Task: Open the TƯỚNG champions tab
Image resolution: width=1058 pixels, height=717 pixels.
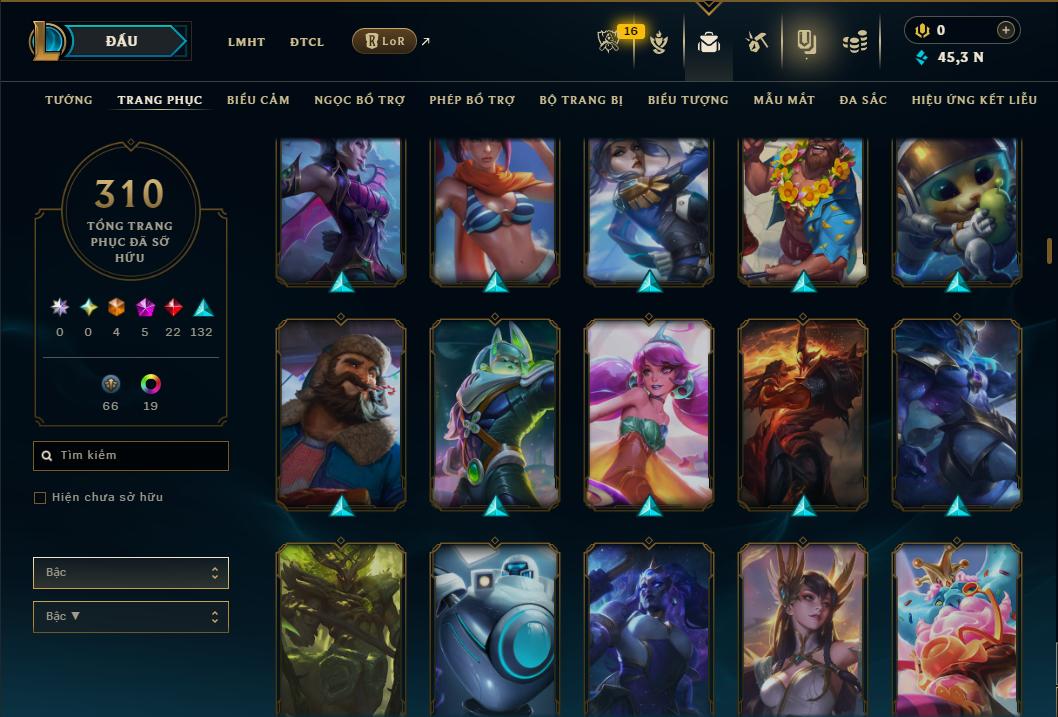Action: pos(69,100)
